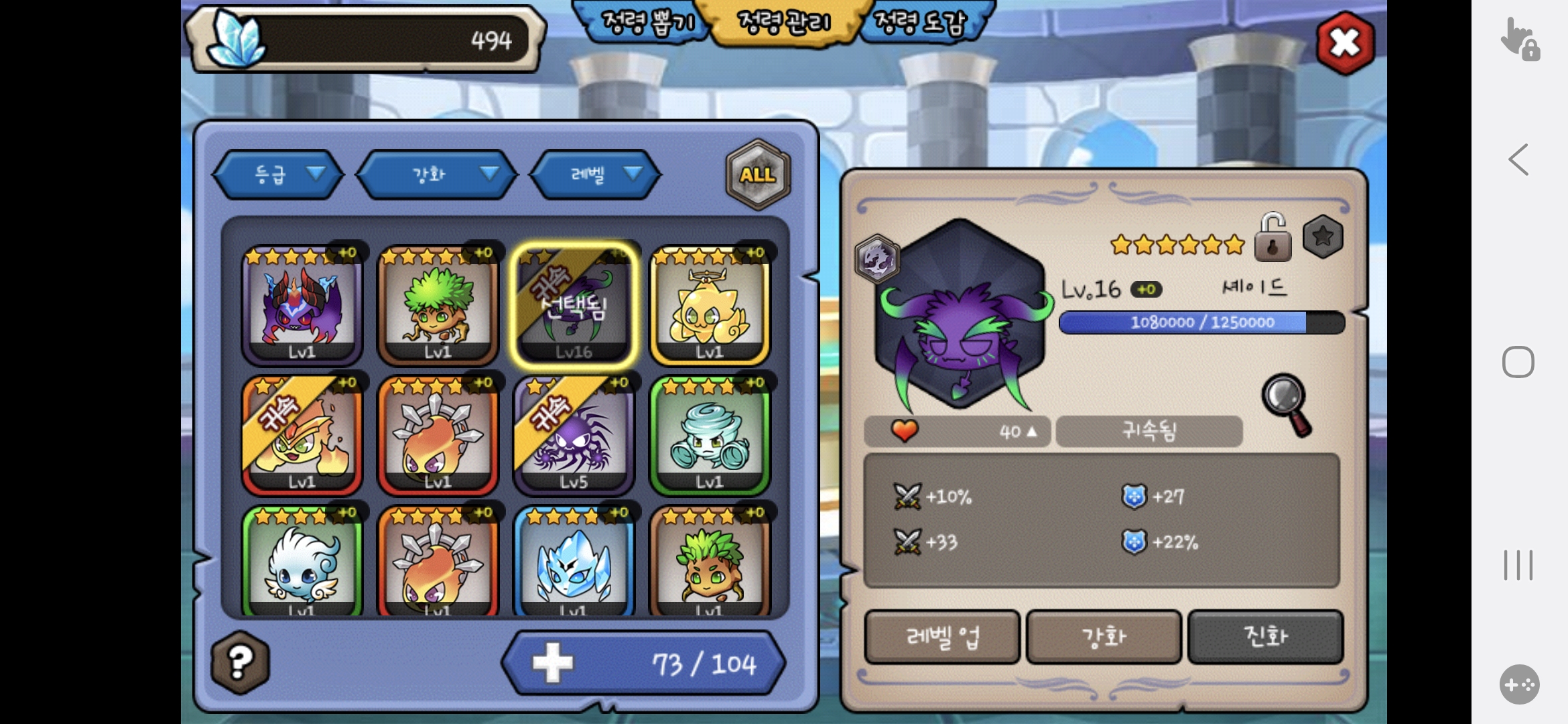1568x724 pixels.
Task: Click the hexagonal ALL filter button
Action: [x=758, y=174]
